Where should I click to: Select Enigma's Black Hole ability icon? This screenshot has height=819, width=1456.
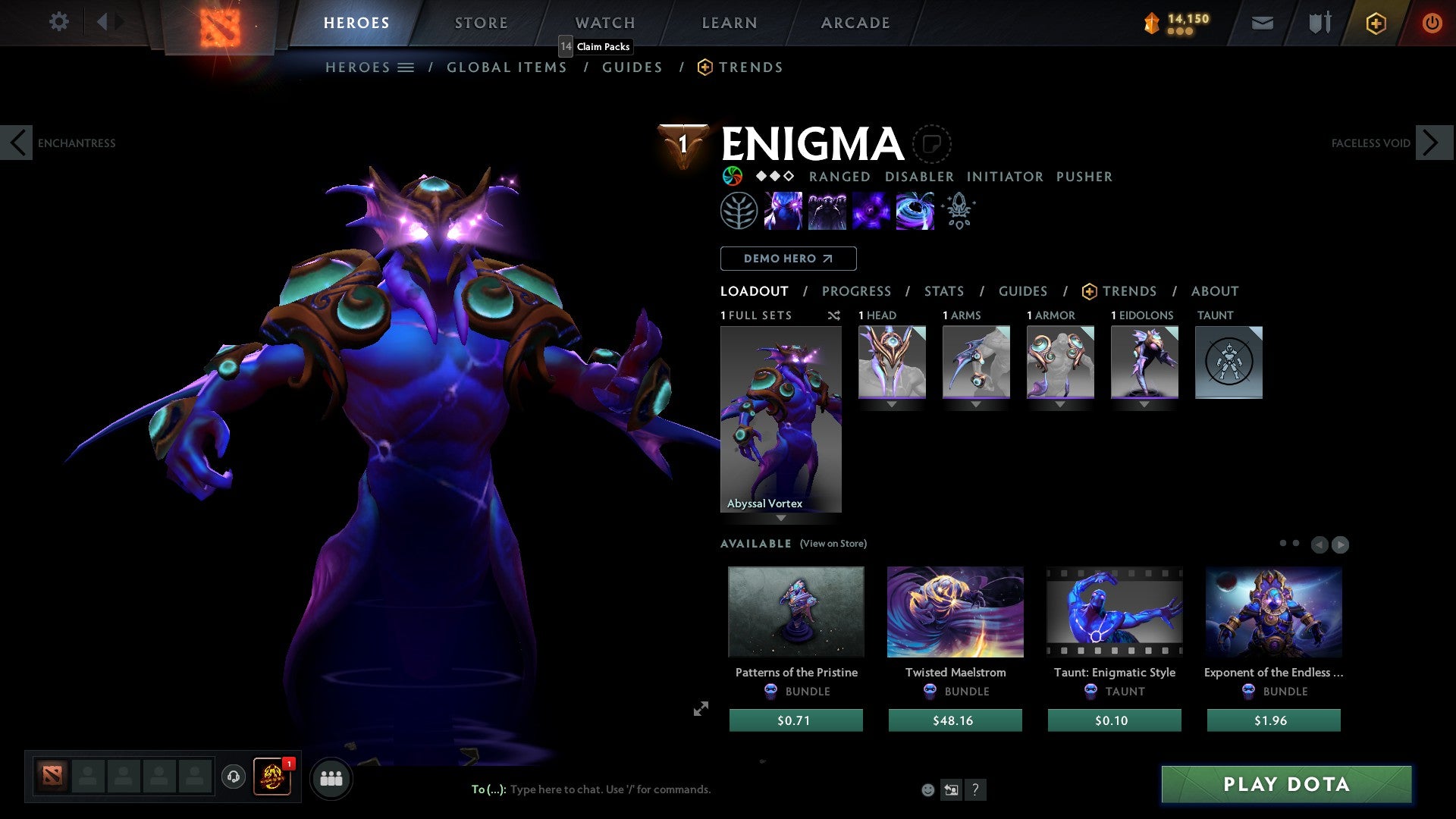(915, 211)
